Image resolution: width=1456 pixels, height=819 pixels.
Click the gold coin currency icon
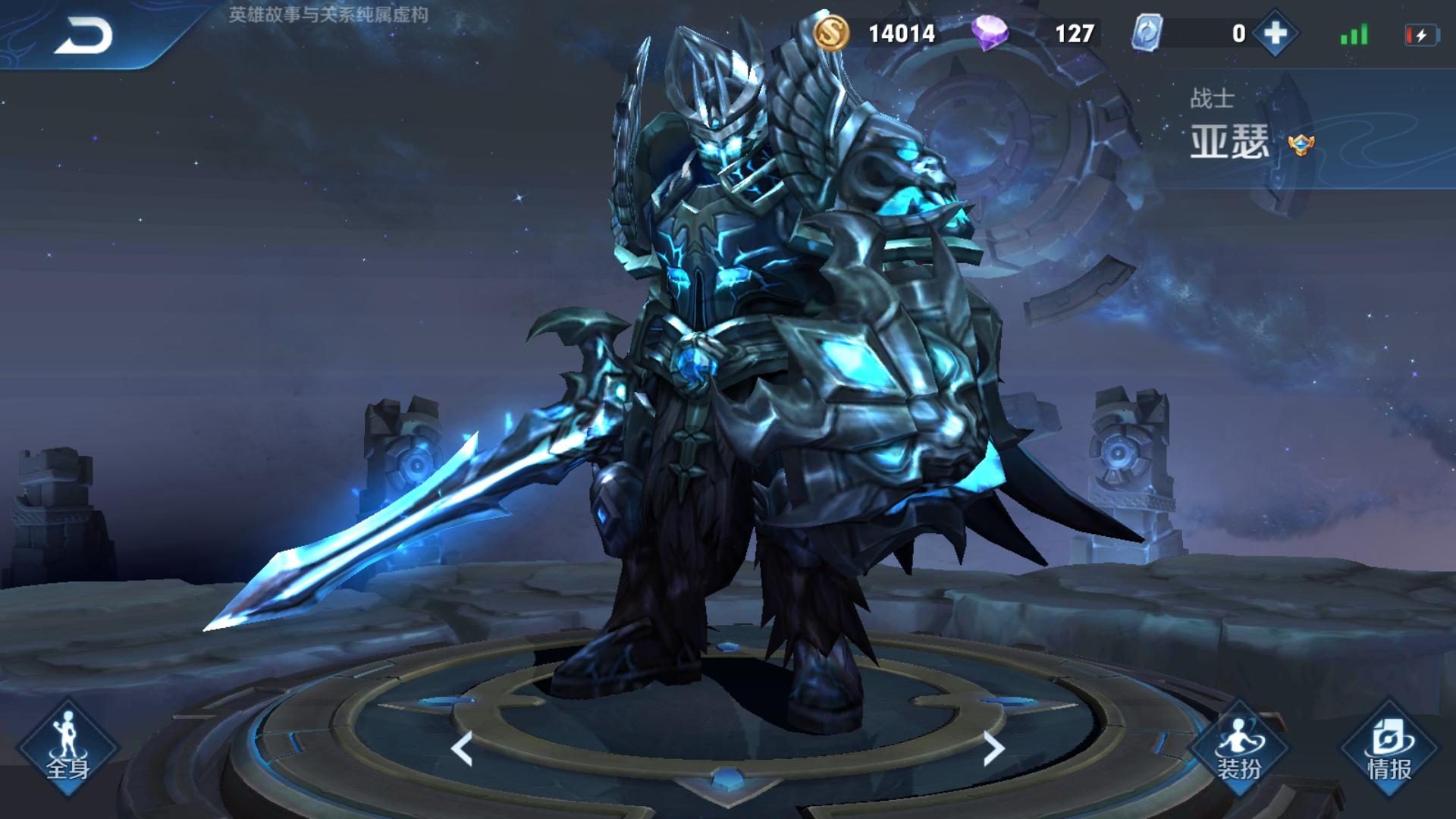tap(831, 34)
